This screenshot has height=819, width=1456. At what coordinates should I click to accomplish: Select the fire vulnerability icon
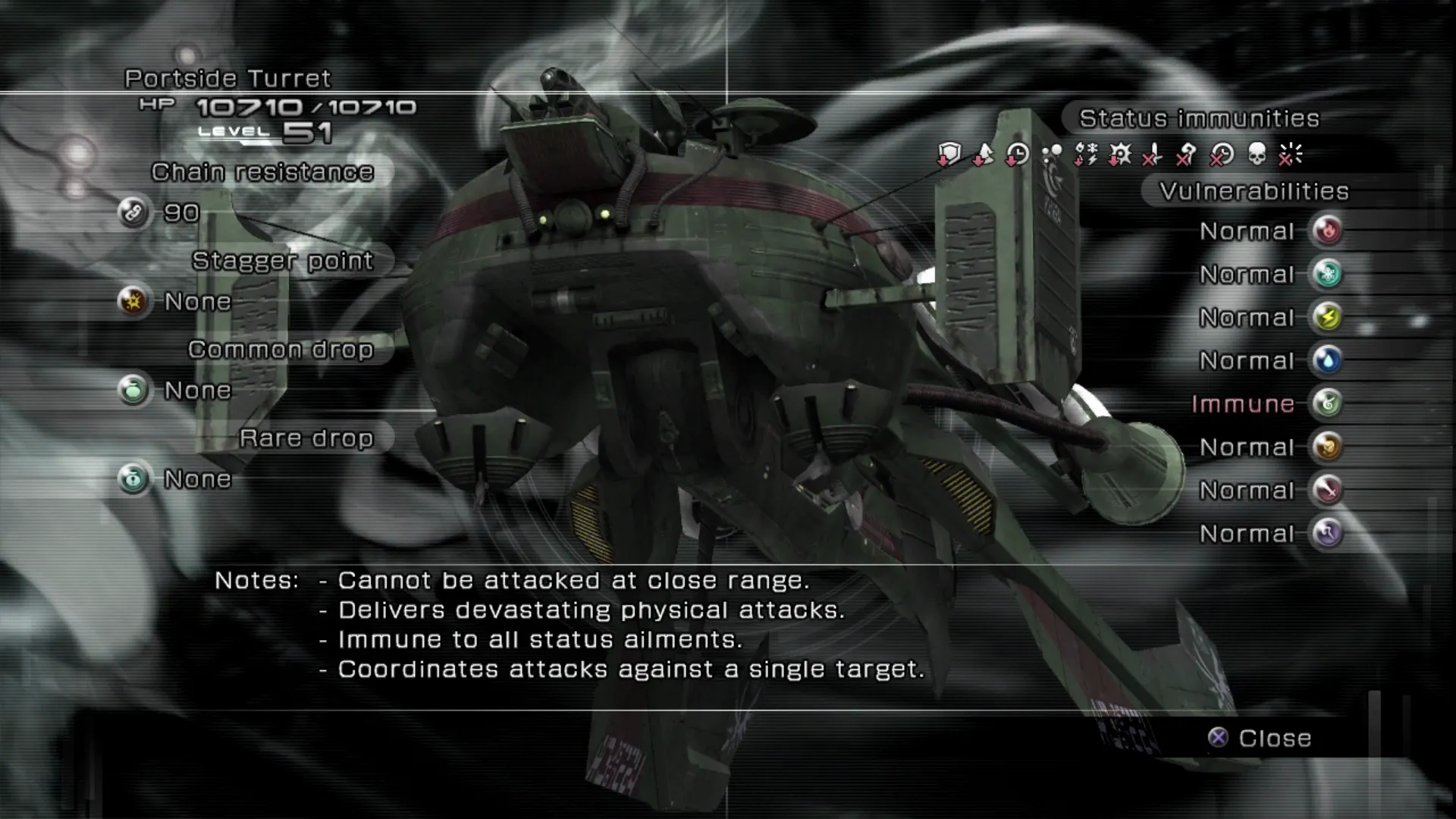coord(1328,231)
